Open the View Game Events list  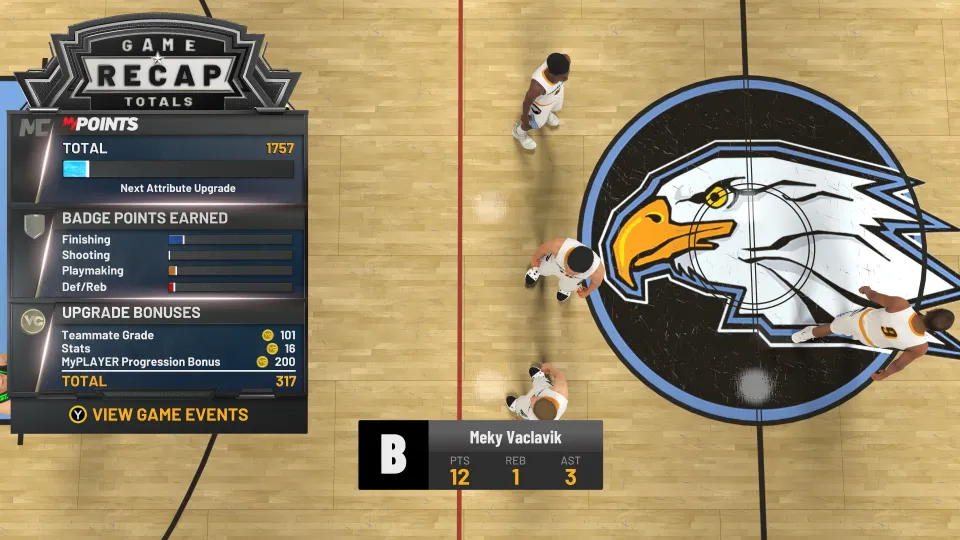coord(159,415)
